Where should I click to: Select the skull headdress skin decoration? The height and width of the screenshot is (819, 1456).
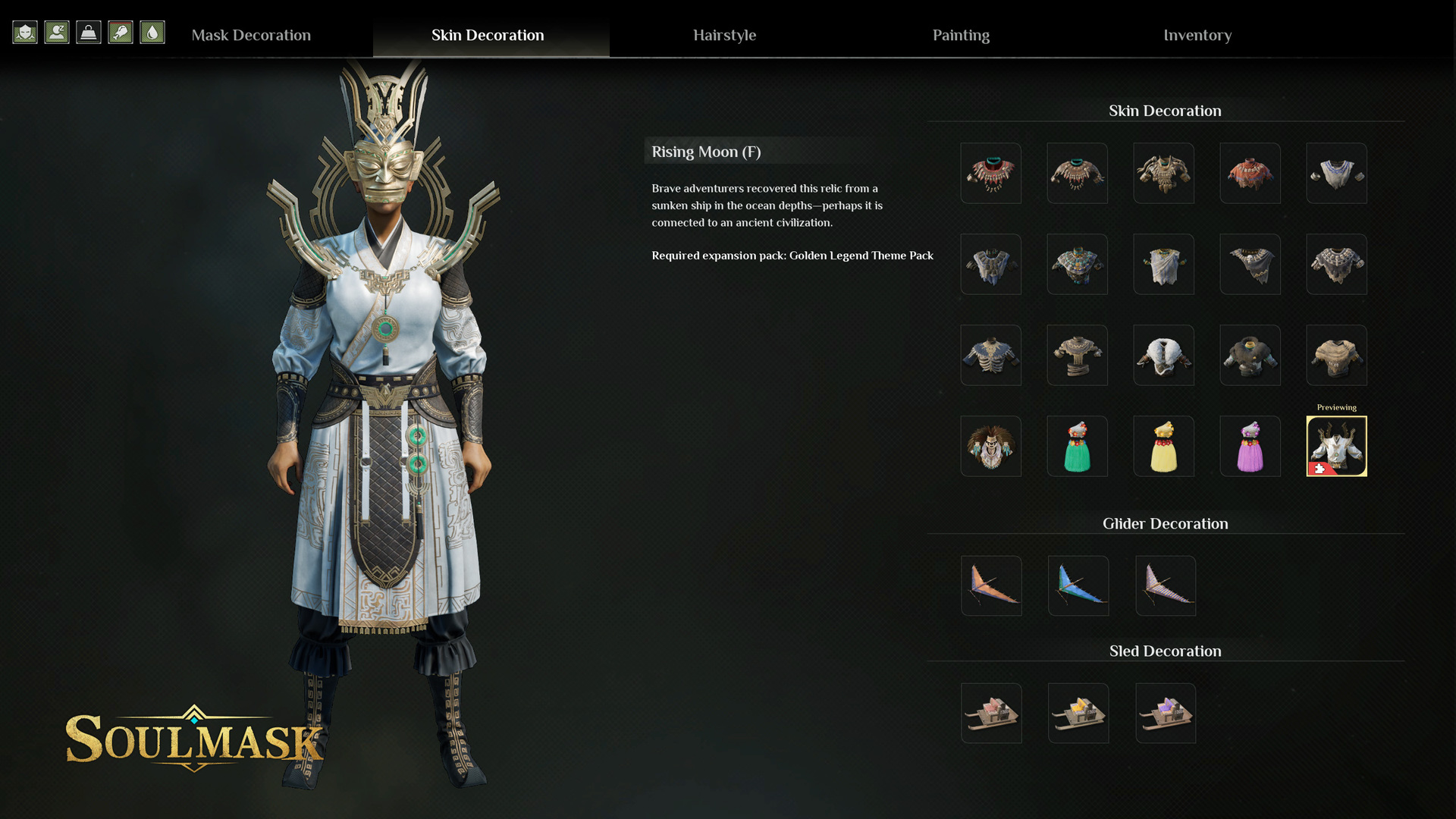point(991,446)
